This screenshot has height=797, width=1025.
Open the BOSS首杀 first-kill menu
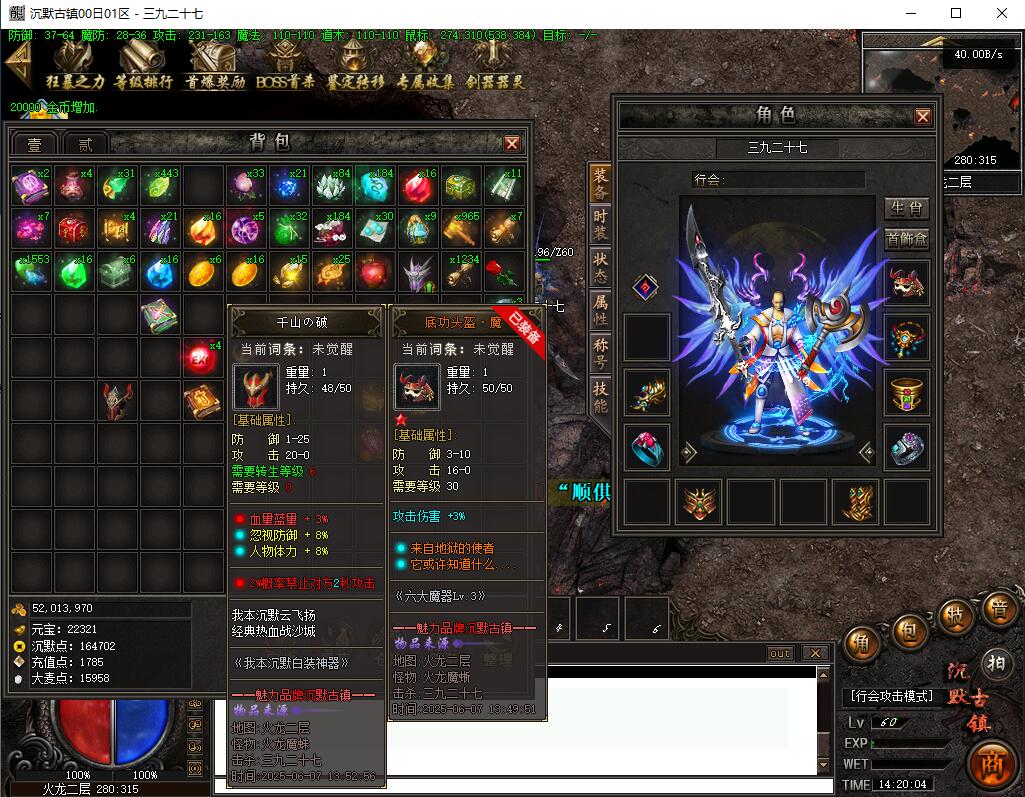pos(285,65)
